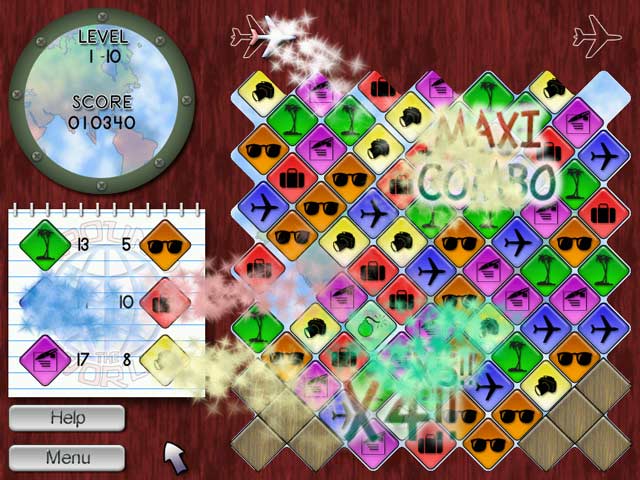Open the game Menu
Image resolution: width=640 pixels, height=480 pixels.
pos(67,458)
